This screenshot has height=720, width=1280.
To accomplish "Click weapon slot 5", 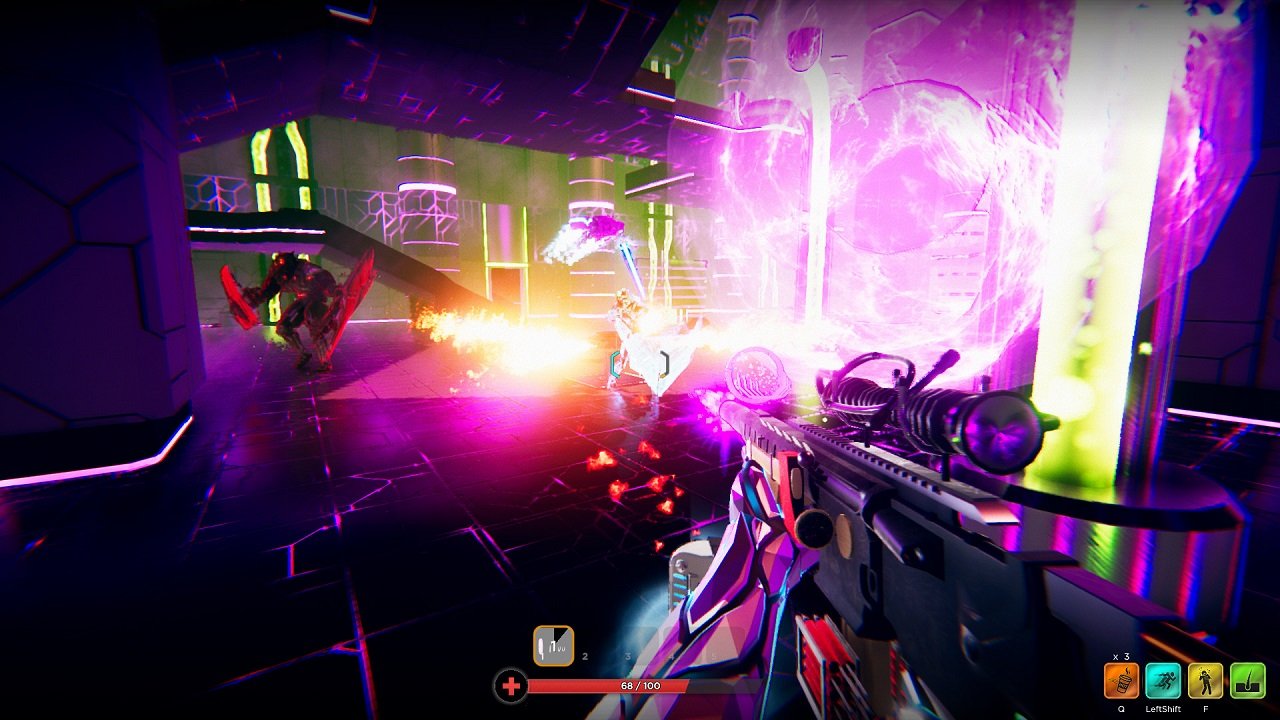I will click(x=713, y=656).
